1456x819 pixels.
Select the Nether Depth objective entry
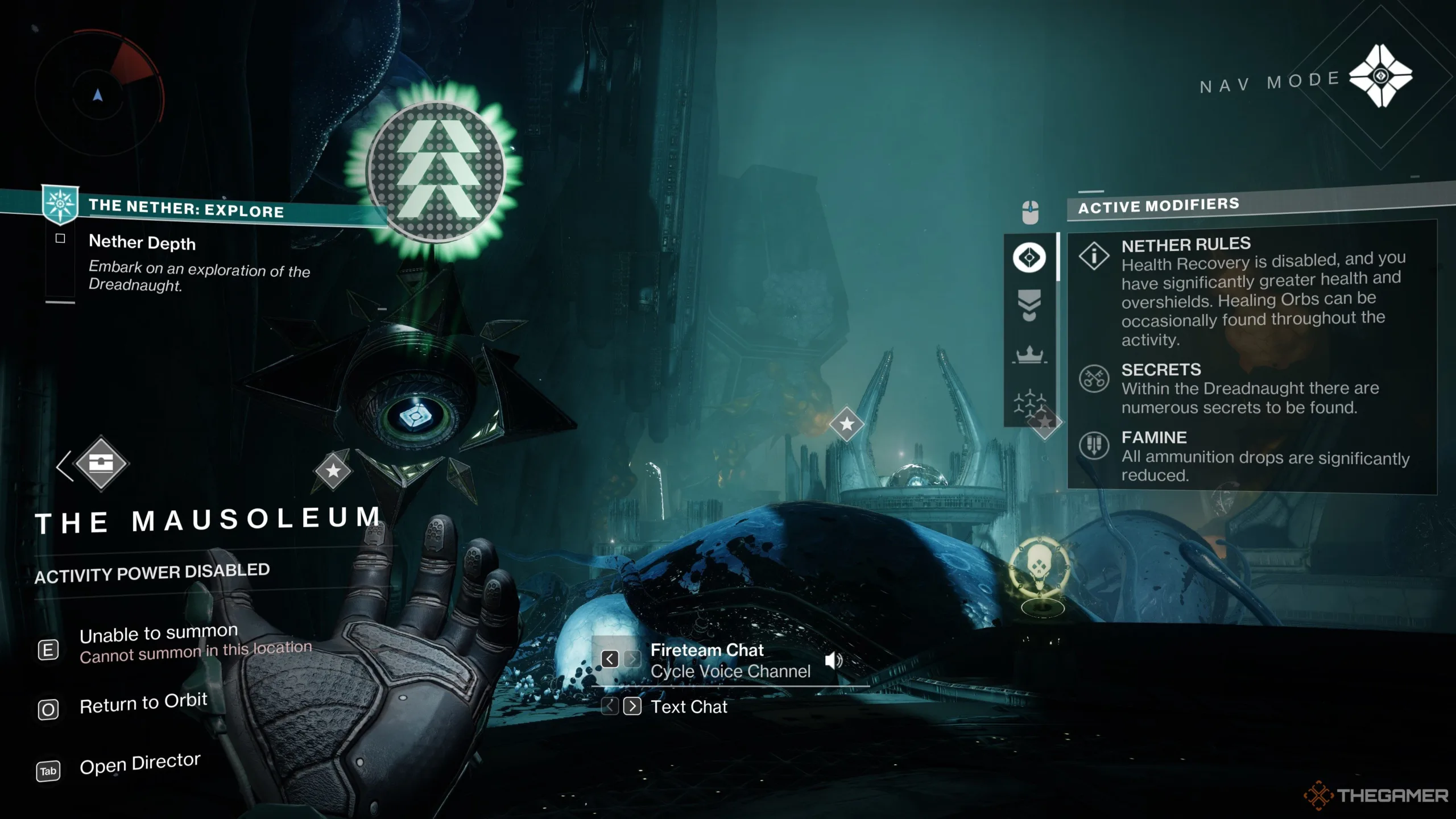(x=142, y=243)
